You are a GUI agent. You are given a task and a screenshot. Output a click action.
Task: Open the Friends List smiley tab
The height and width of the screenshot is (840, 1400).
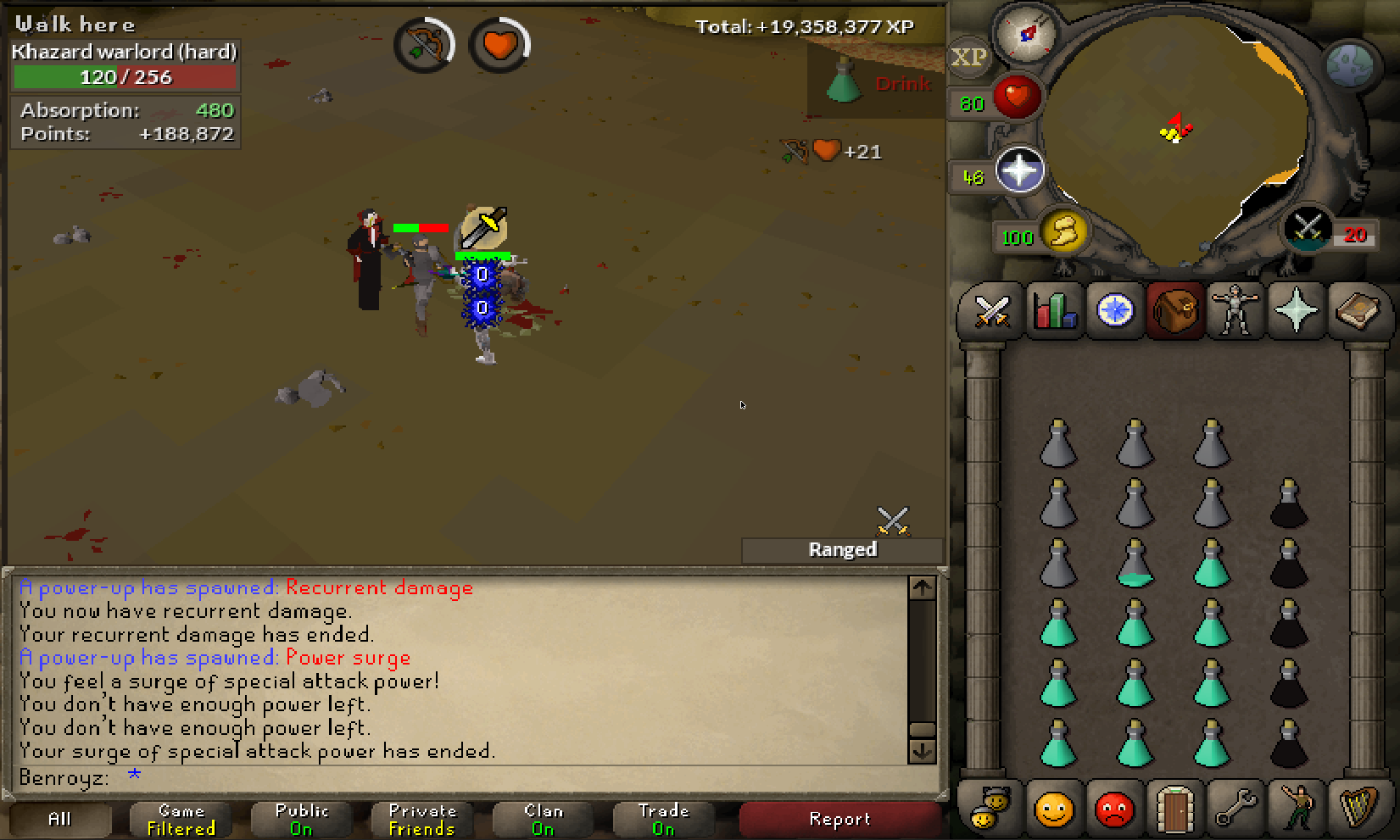point(1053,809)
